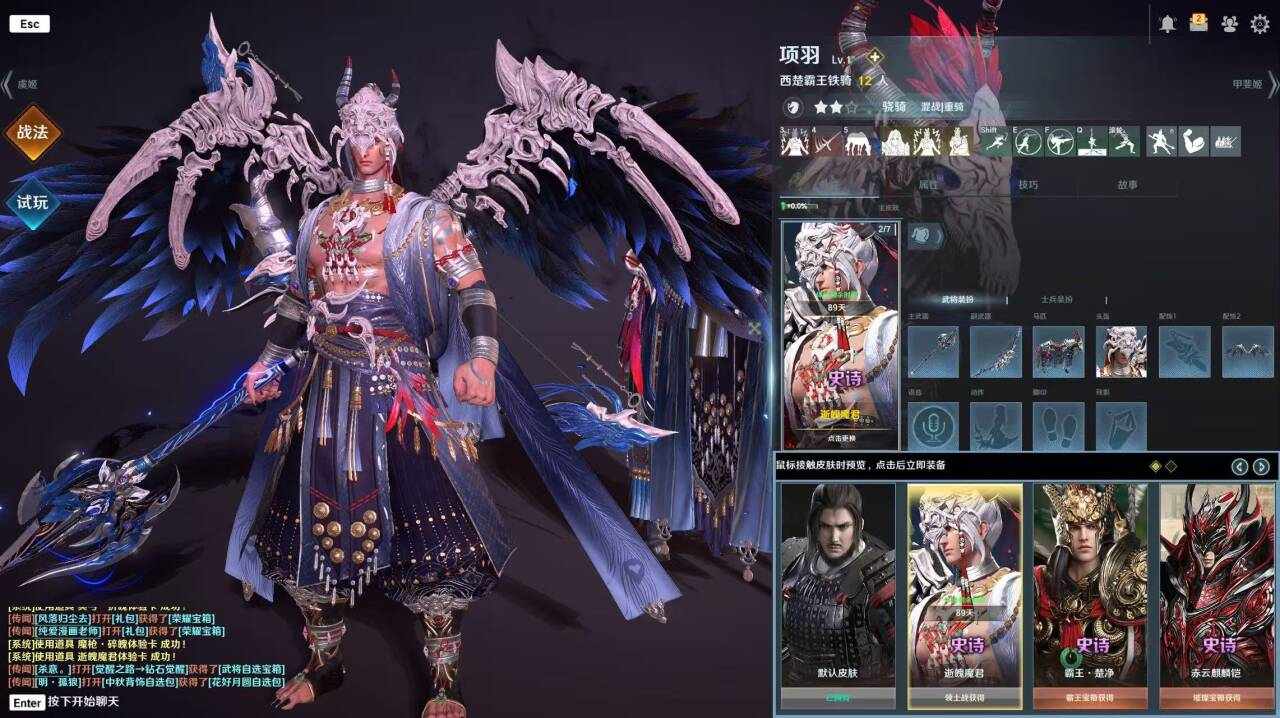Click the Esc button to exit

(x=30, y=23)
